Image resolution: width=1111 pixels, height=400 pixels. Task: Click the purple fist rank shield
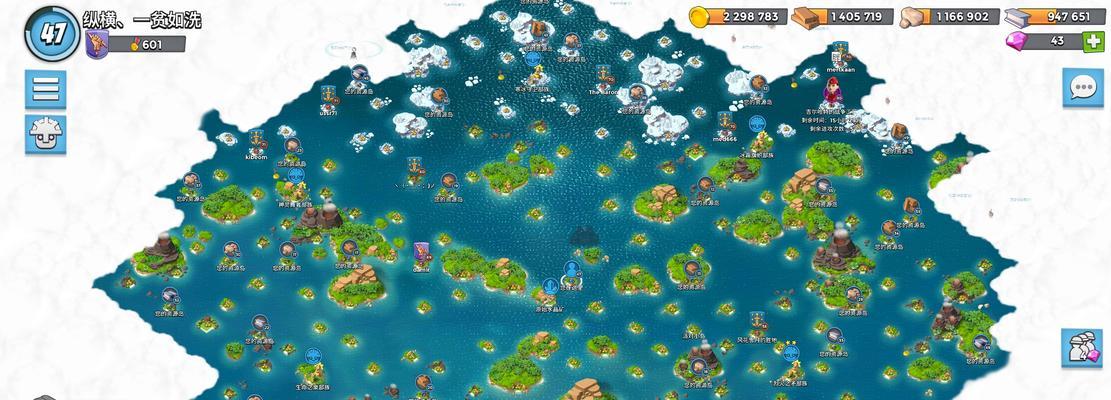click(97, 44)
